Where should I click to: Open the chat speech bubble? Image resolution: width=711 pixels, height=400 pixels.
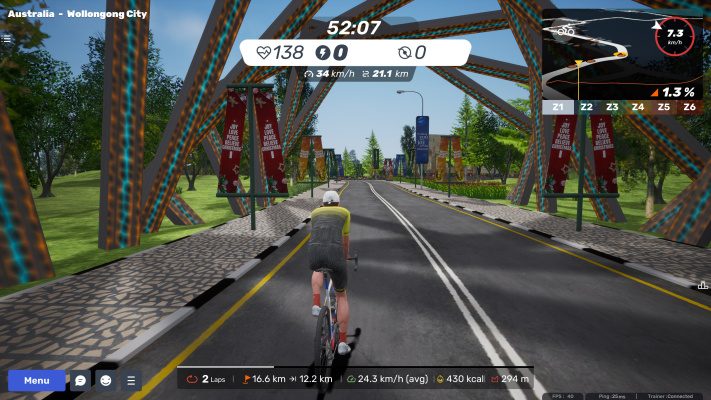(x=81, y=381)
